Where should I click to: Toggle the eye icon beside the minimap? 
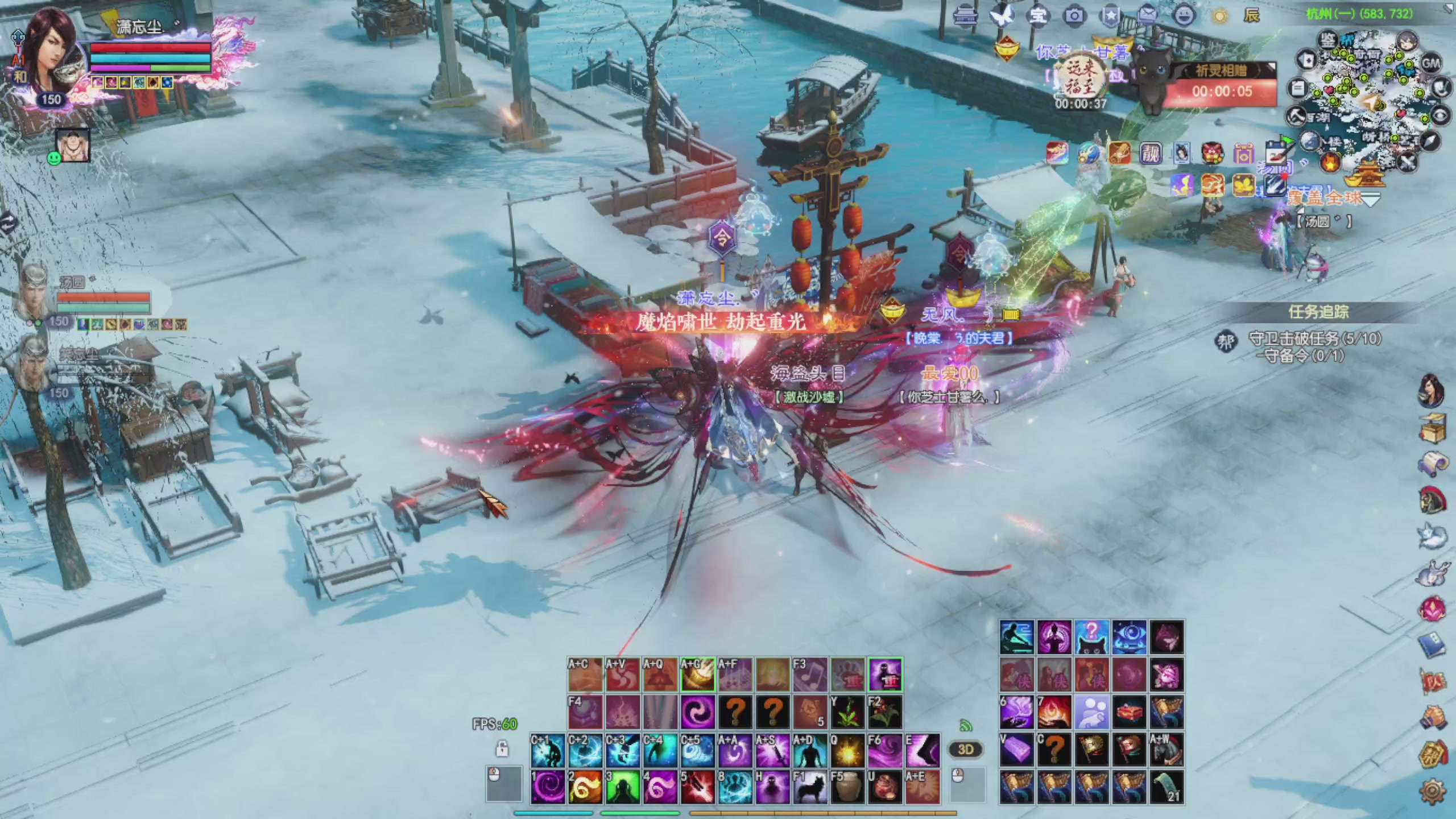coord(1440,117)
